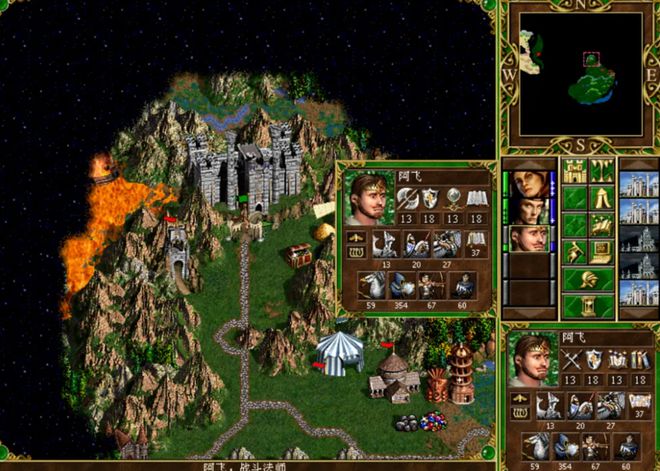Viewport: 660px width, 471px height.
Task: Open system options via the computer icon
Action: pyautogui.click(x=602, y=252)
